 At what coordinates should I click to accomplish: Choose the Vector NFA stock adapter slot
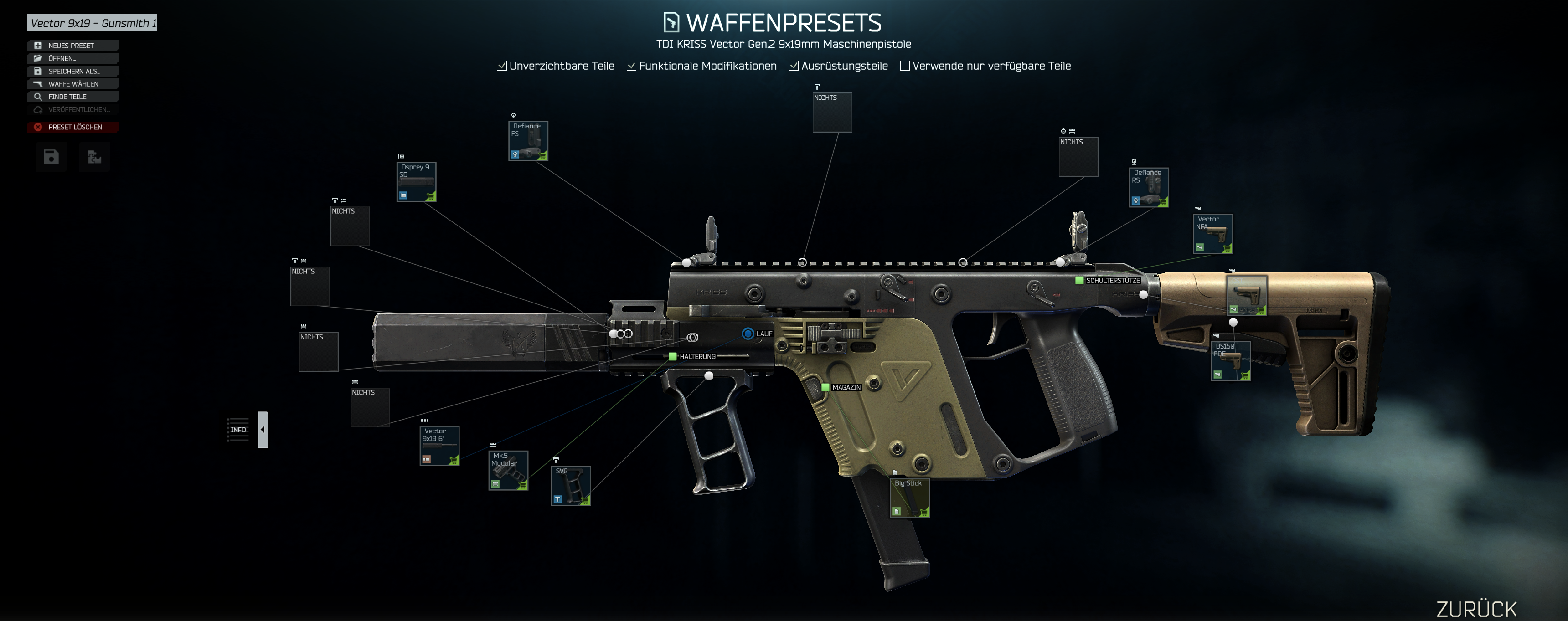tap(1213, 234)
